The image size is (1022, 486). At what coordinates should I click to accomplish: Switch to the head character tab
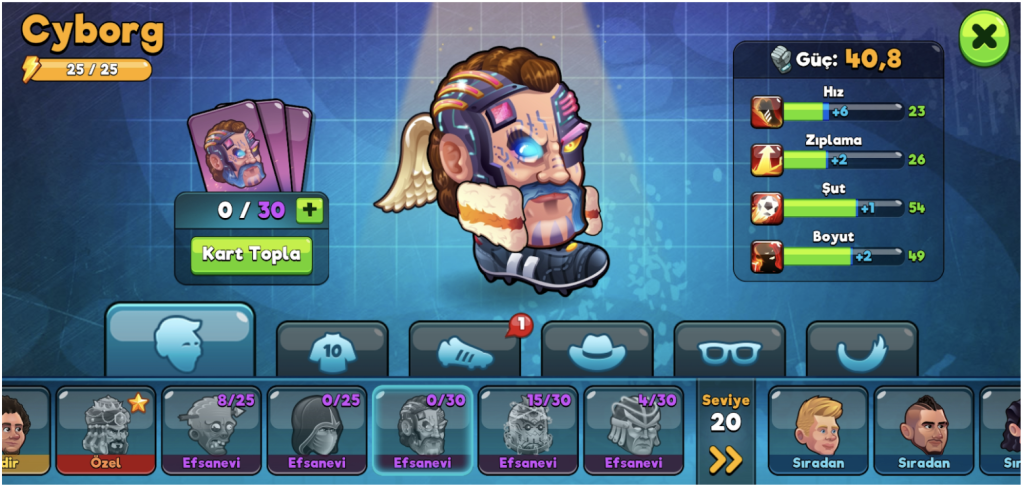click(x=180, y=340)
